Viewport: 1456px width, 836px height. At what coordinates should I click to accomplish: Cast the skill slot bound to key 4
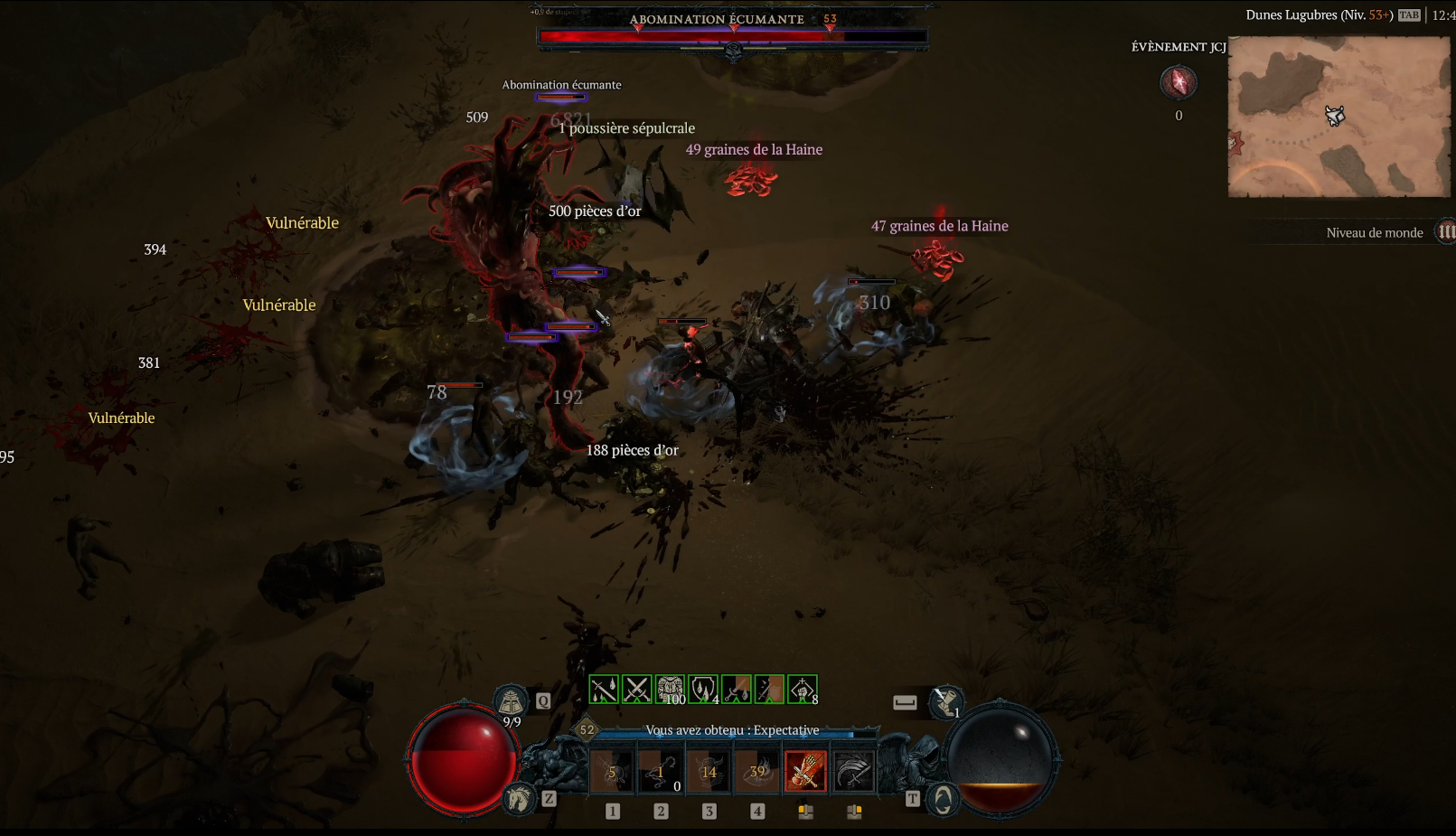click(757, 771)
